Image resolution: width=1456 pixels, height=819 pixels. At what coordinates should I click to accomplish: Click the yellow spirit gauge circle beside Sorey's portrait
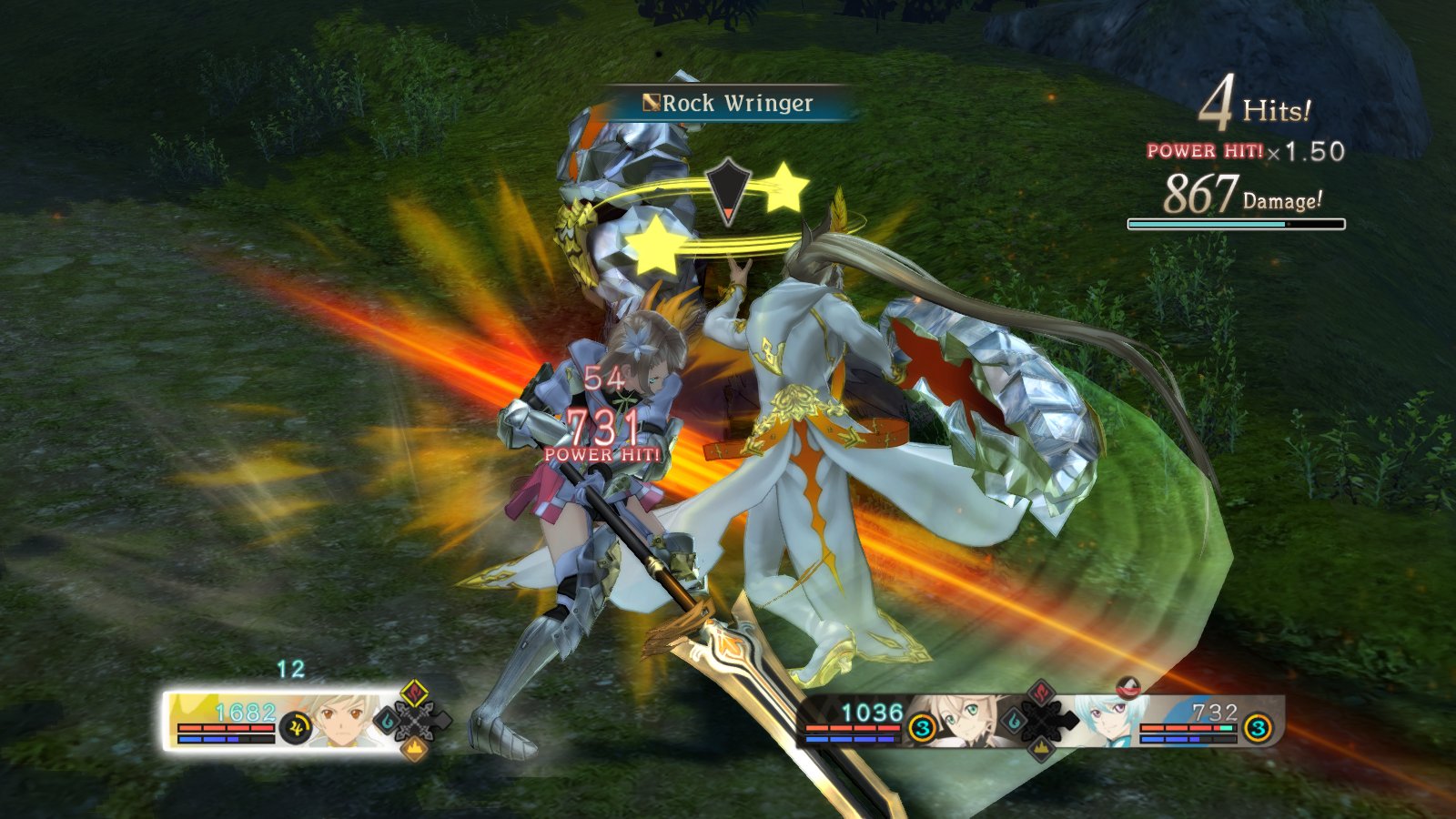(296, 727)
